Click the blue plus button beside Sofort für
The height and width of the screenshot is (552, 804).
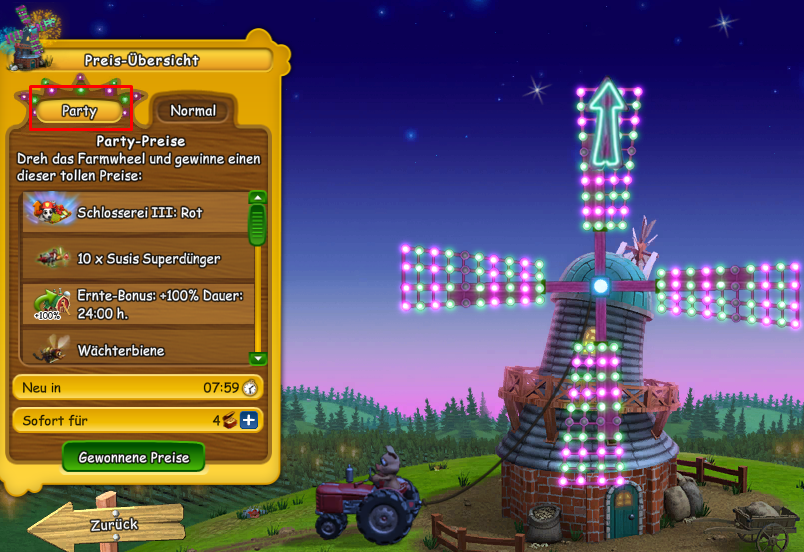[248, 420]
